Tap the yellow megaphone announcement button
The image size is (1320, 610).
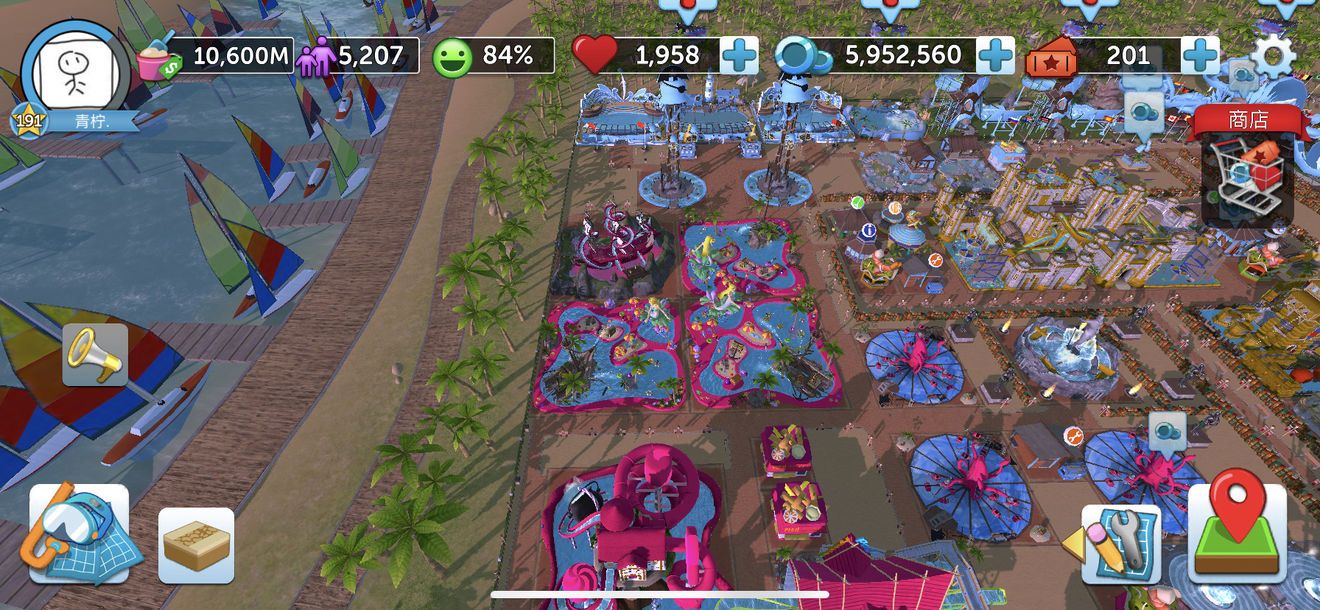coord(95,354)
